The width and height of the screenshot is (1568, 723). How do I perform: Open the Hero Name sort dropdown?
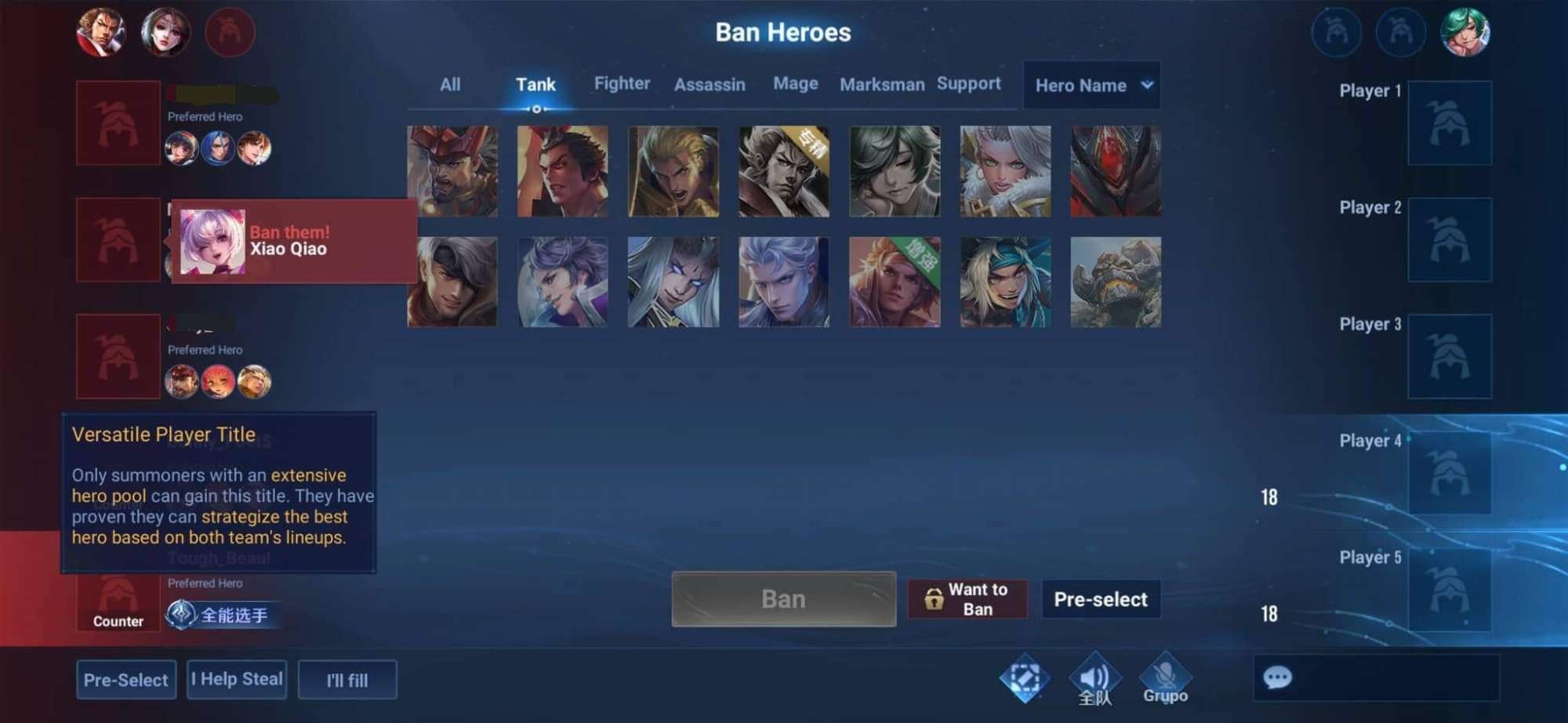point(1092,85)
